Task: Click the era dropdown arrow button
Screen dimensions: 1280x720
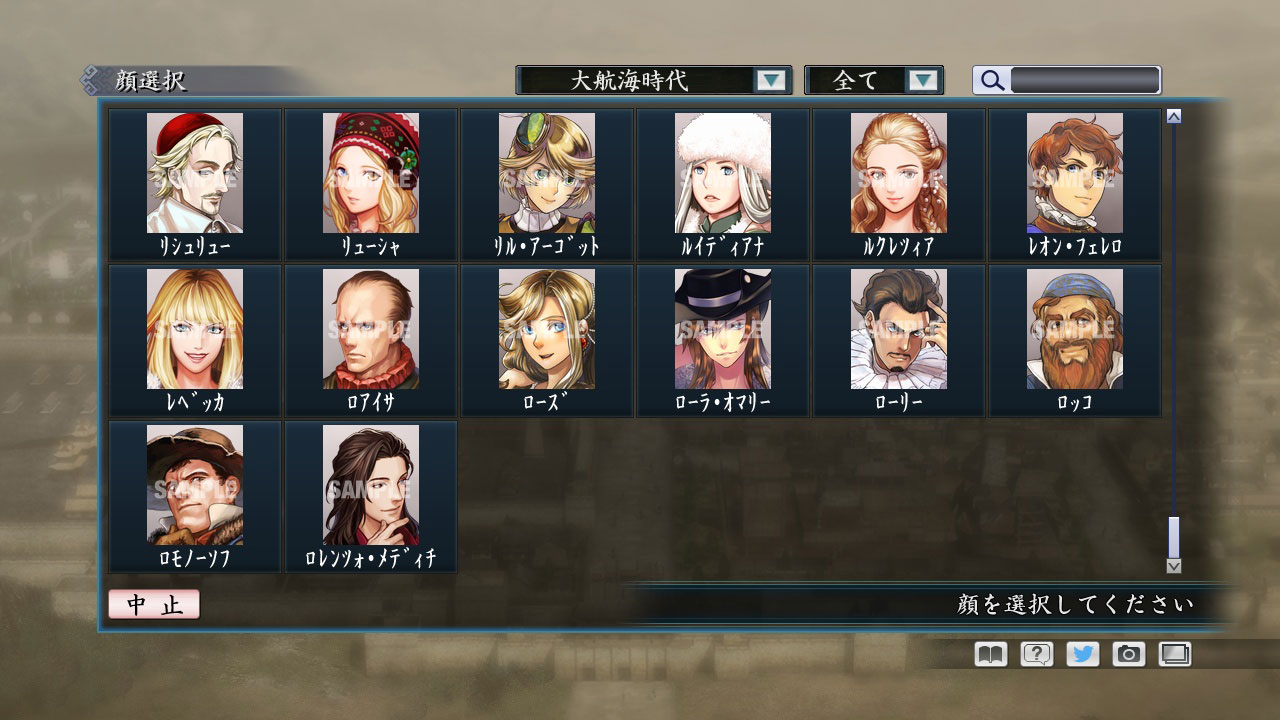Action: coord(770,80)
